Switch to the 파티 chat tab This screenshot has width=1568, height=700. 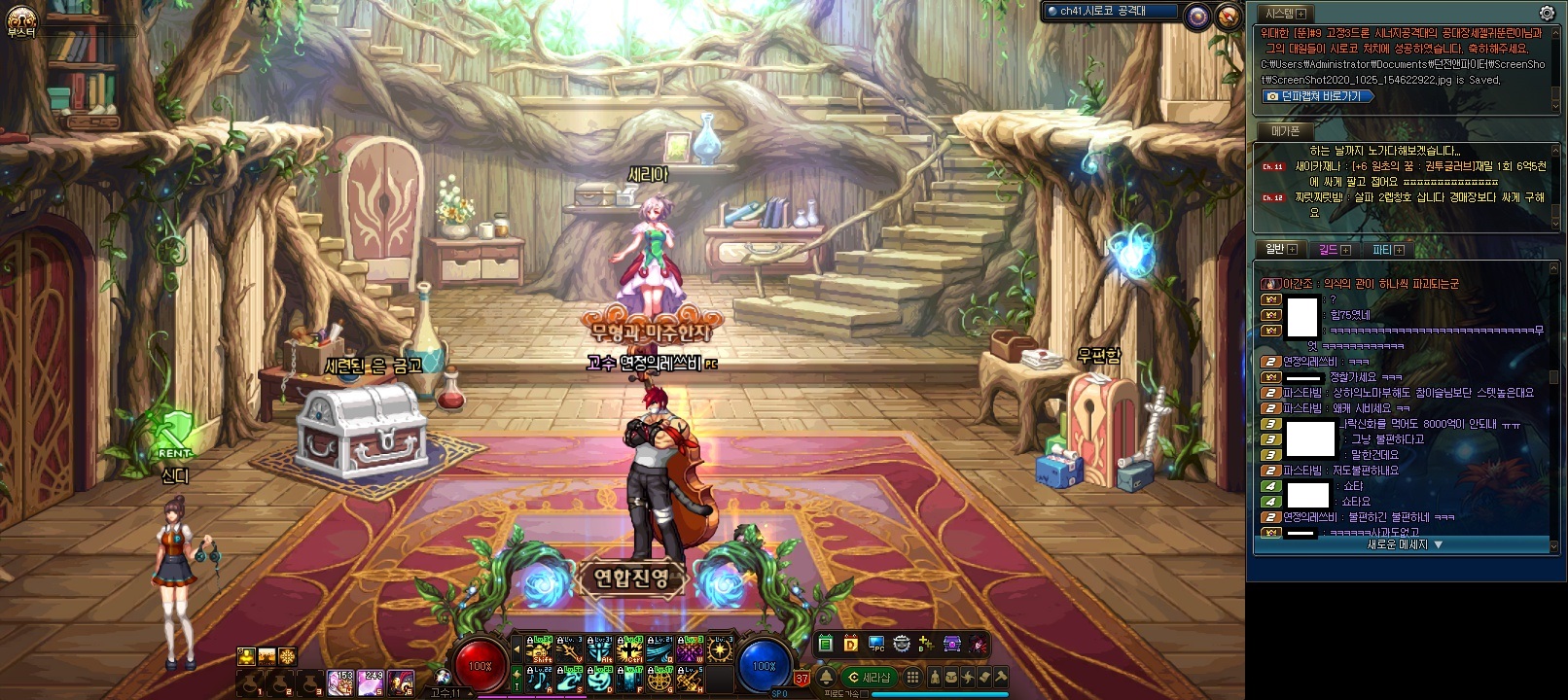(1386, 250)
